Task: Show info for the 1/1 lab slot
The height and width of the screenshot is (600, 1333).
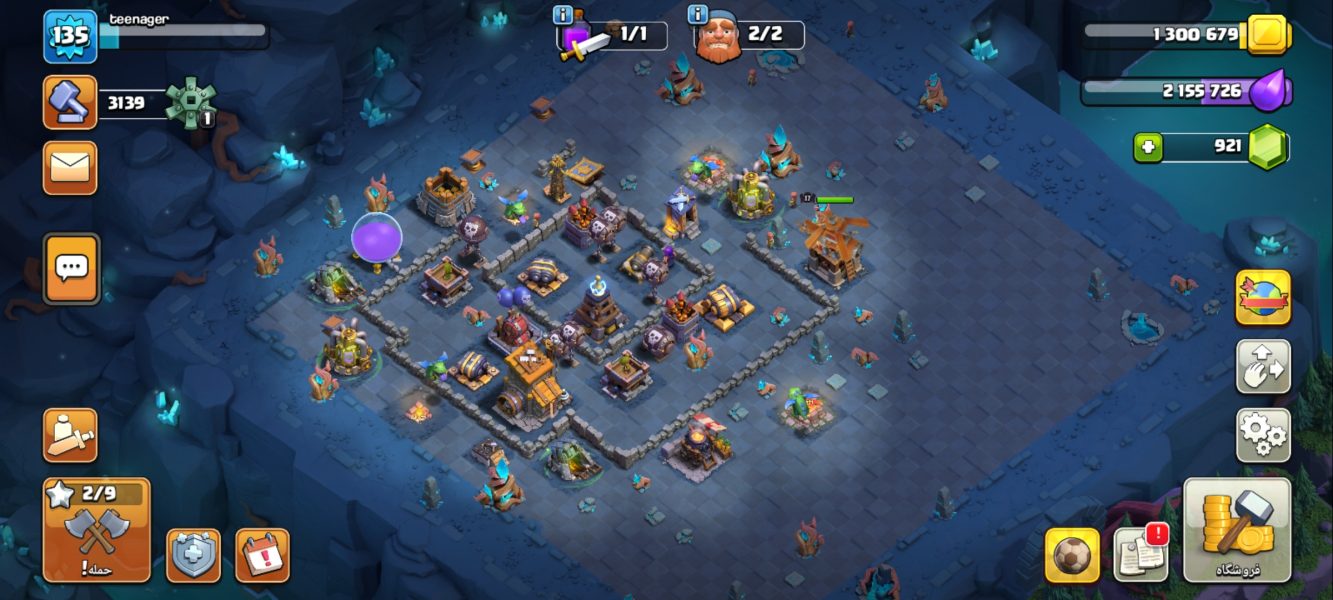Action: click(562, 15)
